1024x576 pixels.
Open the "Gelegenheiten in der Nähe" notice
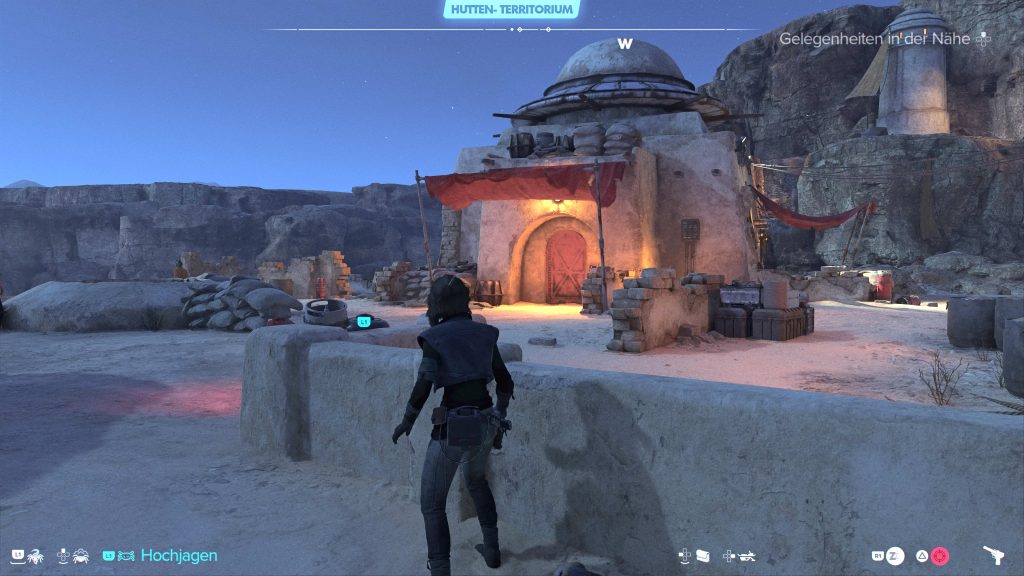point(878,39)
